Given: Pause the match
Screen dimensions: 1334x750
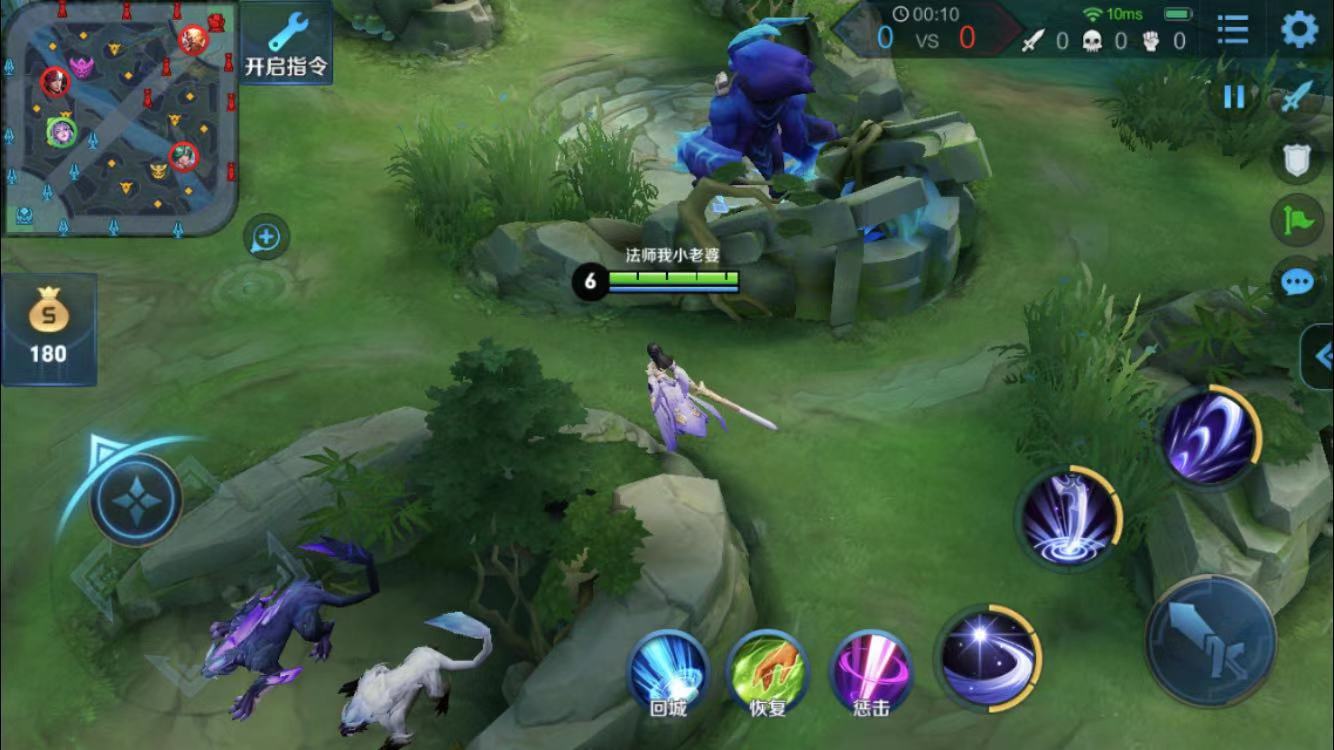Looking at the screenshot, I should coord(1234,97).
